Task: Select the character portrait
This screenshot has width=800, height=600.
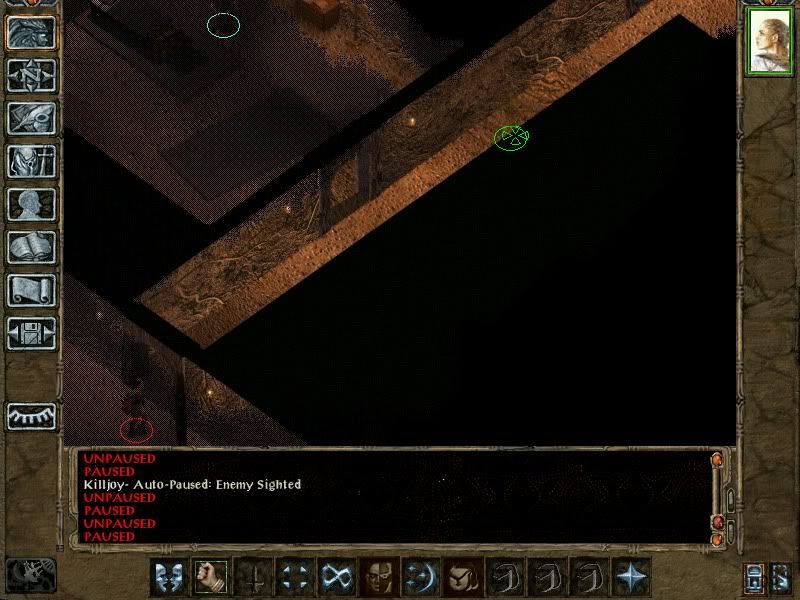Action: point(769,43)
